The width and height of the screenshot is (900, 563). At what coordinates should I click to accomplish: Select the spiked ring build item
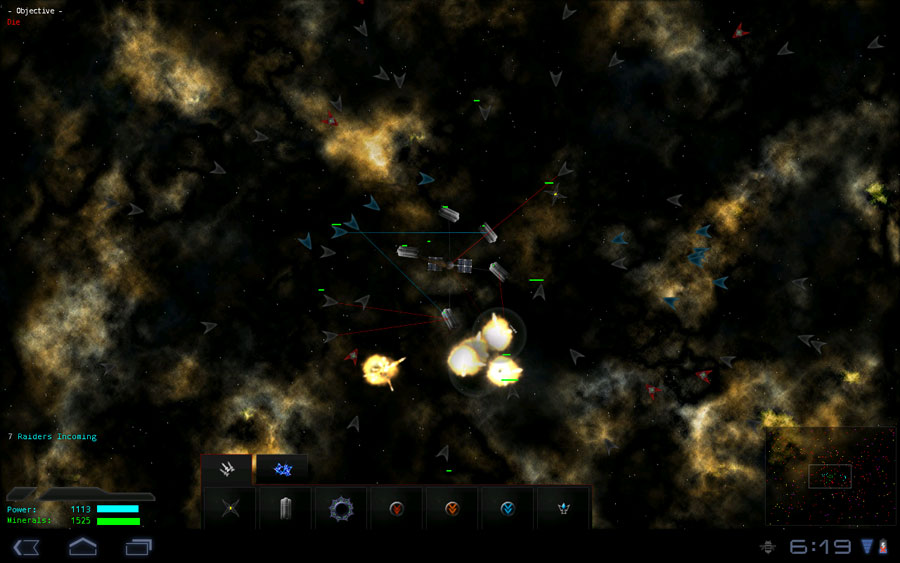pyautogui.click(x=341, y=508)
